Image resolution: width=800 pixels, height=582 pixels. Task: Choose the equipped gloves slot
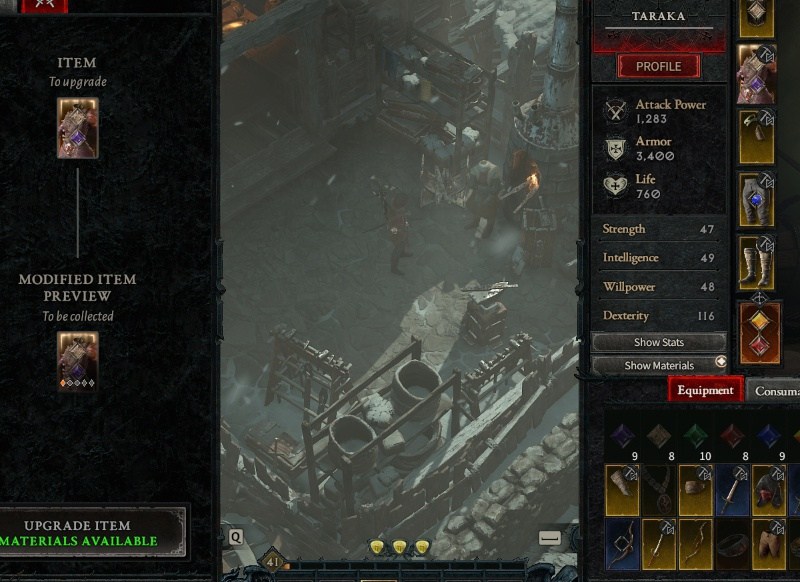click(757, 136)
